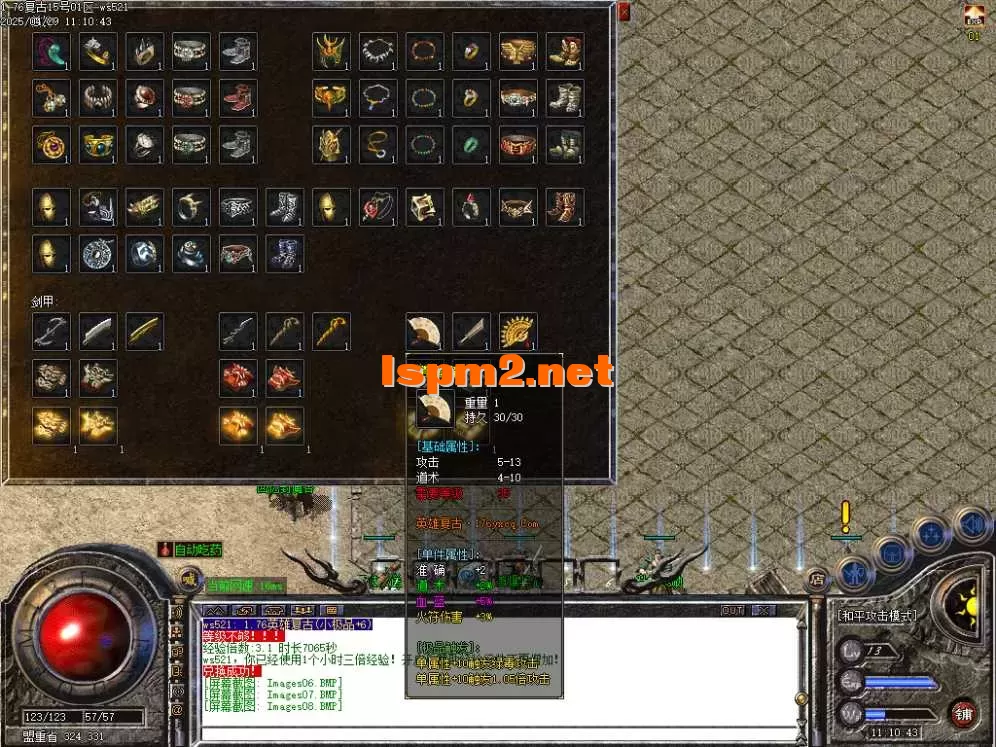996x747 pixels.
Task: Click the round 铺 stall button
Action: tap(962, 712)
